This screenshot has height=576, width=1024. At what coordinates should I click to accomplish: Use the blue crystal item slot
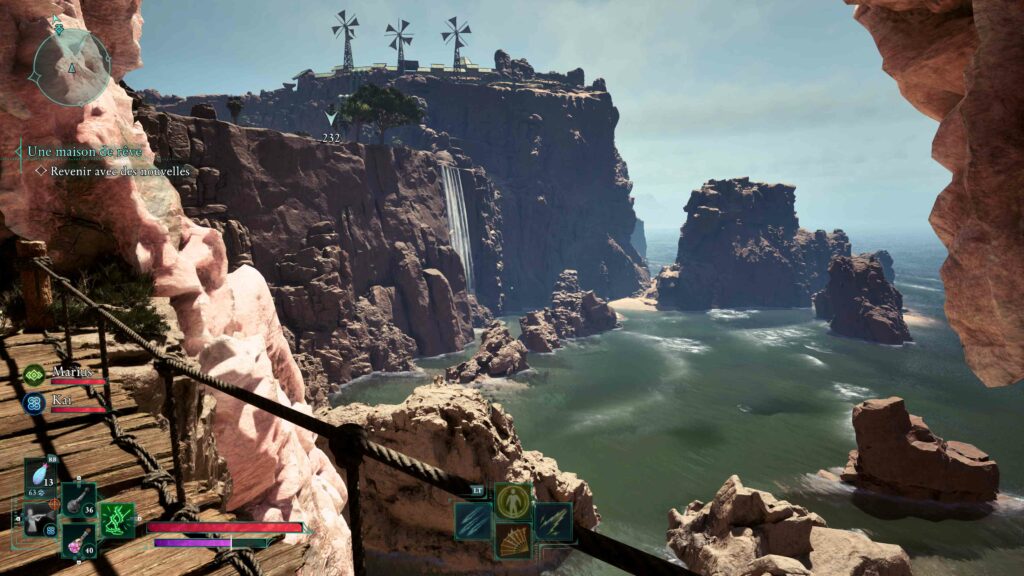pyautogui.click(x=41, y=476)
